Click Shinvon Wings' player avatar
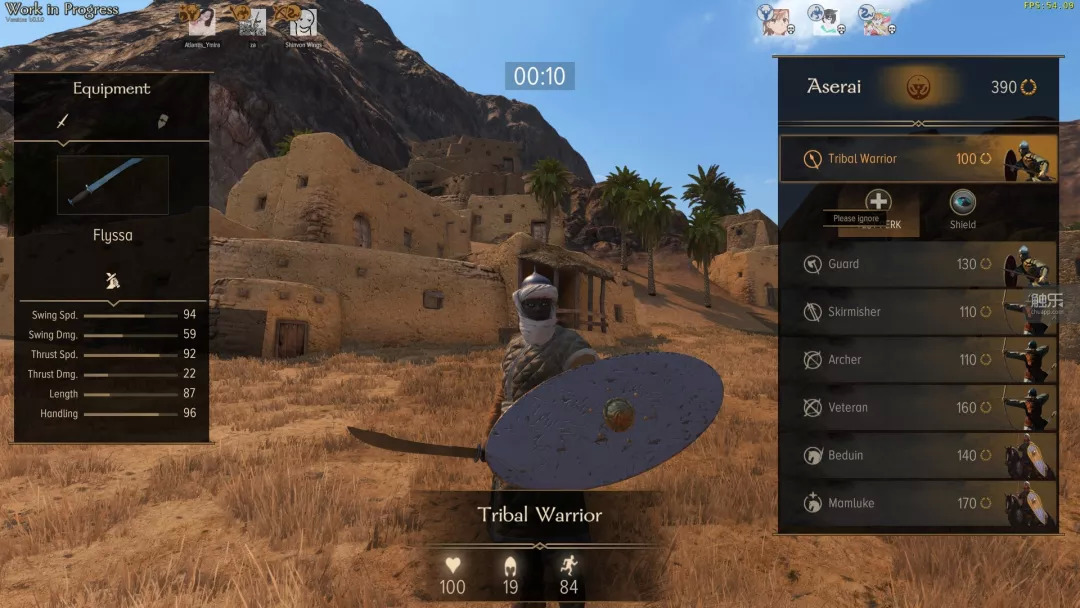Viewport: 1080px width, 608px height. pos(303,22)
